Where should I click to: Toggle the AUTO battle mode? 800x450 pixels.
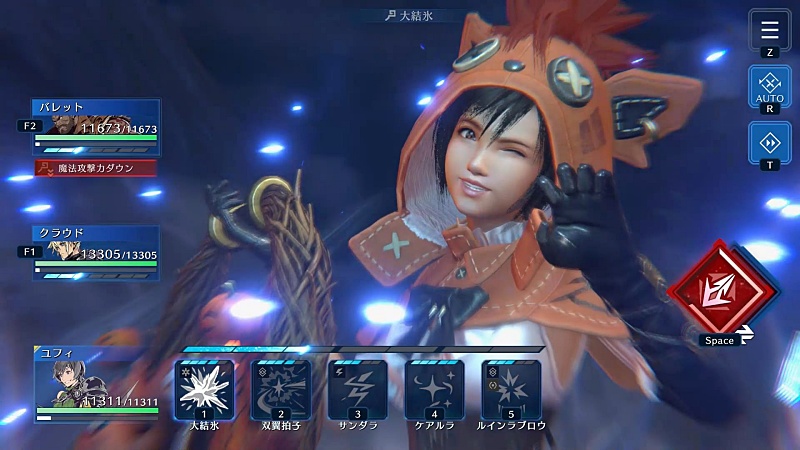click(769, 85)
